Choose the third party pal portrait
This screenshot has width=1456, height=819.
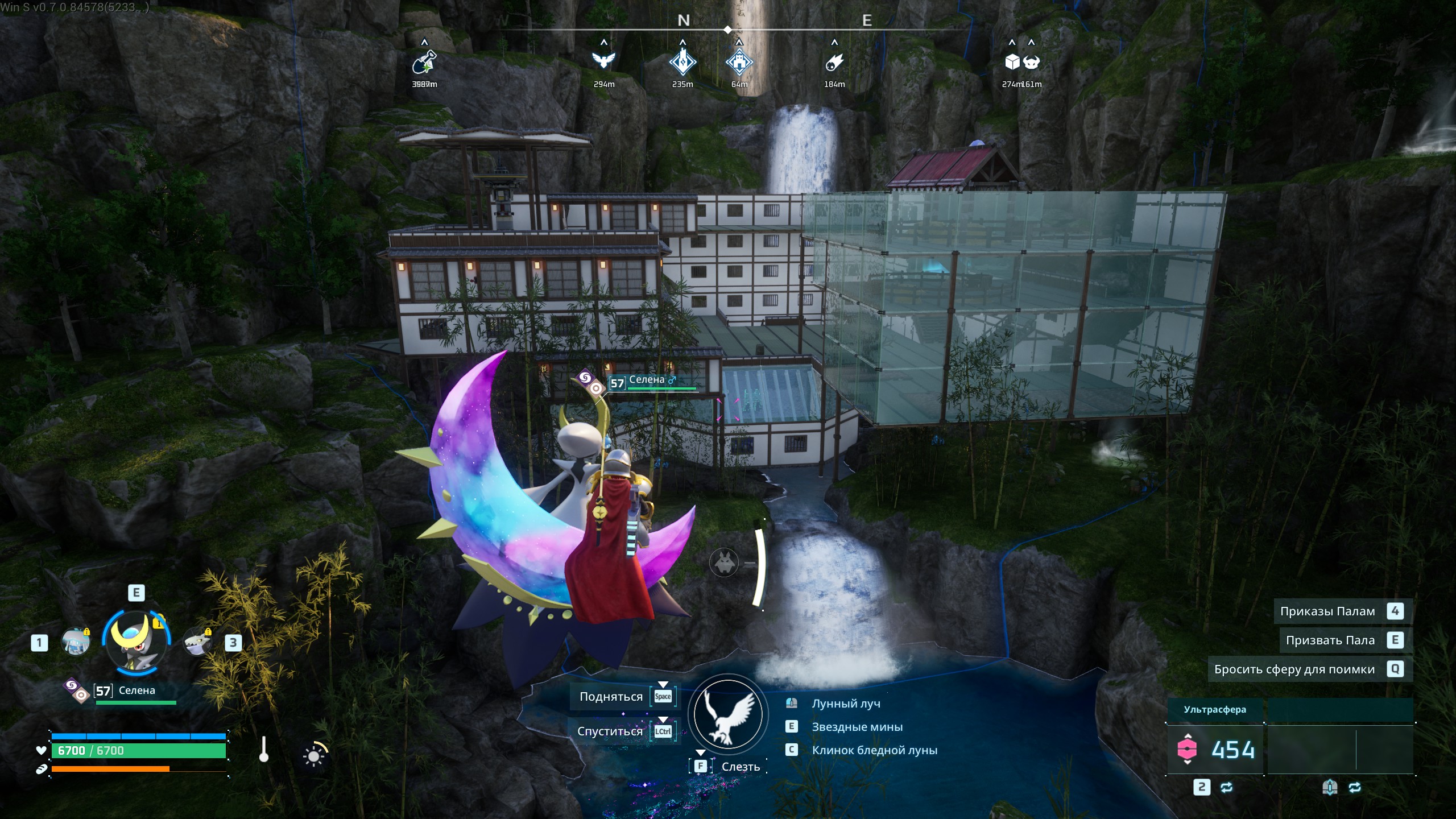pos(197,642)
